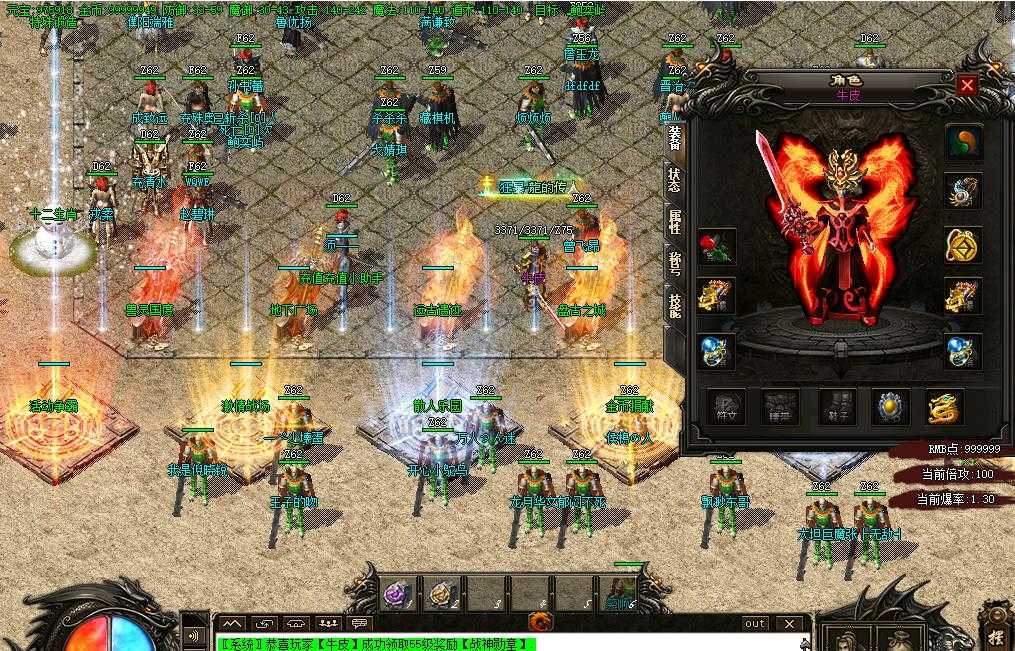Open the 状态 status tab
1015x651 pixels.
(675, 180)
